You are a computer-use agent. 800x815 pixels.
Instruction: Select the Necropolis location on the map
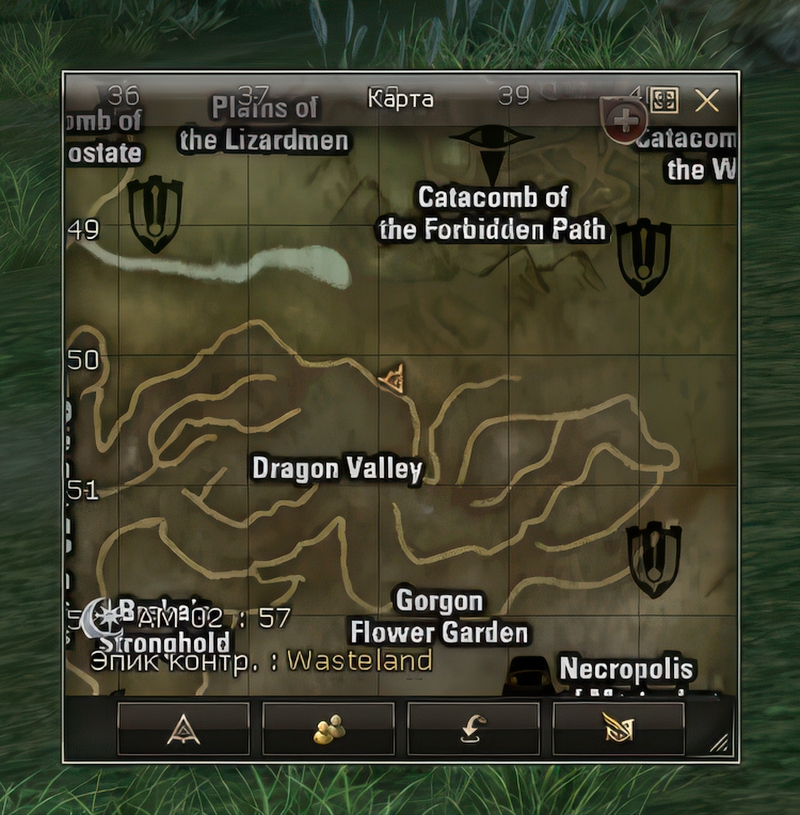[625, 668]
